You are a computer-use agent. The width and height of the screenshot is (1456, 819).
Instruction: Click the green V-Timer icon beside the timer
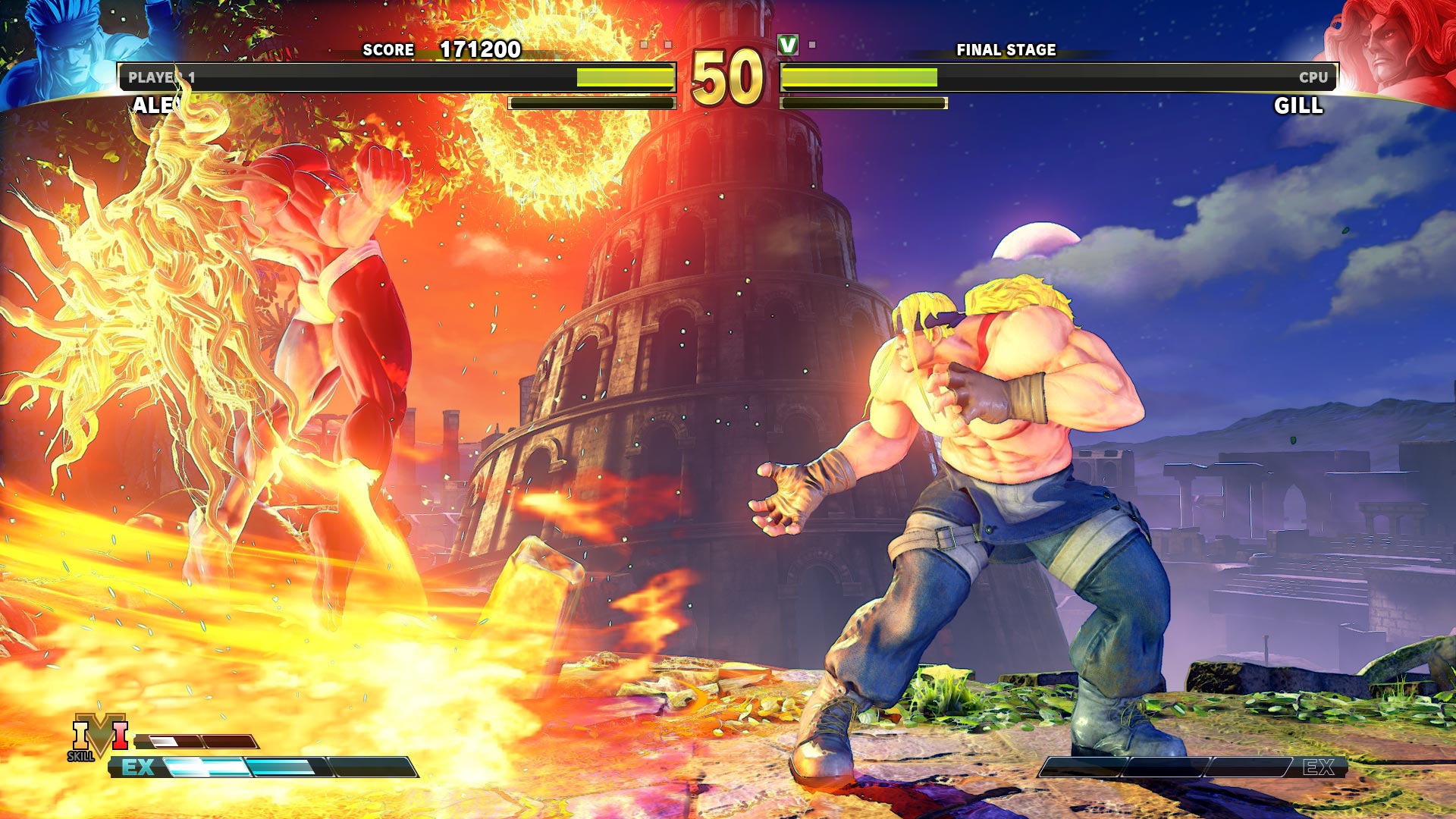point(789,45)
